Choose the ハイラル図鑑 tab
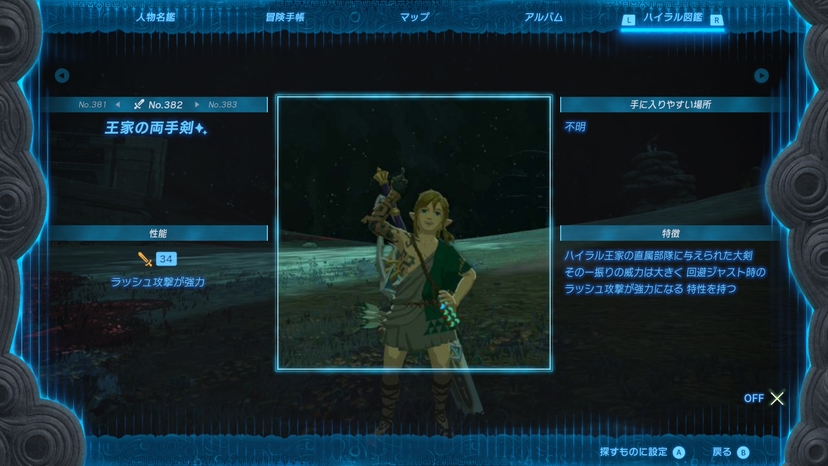Image resolution: width=828 pixels, height=466 pixels. 672,18
